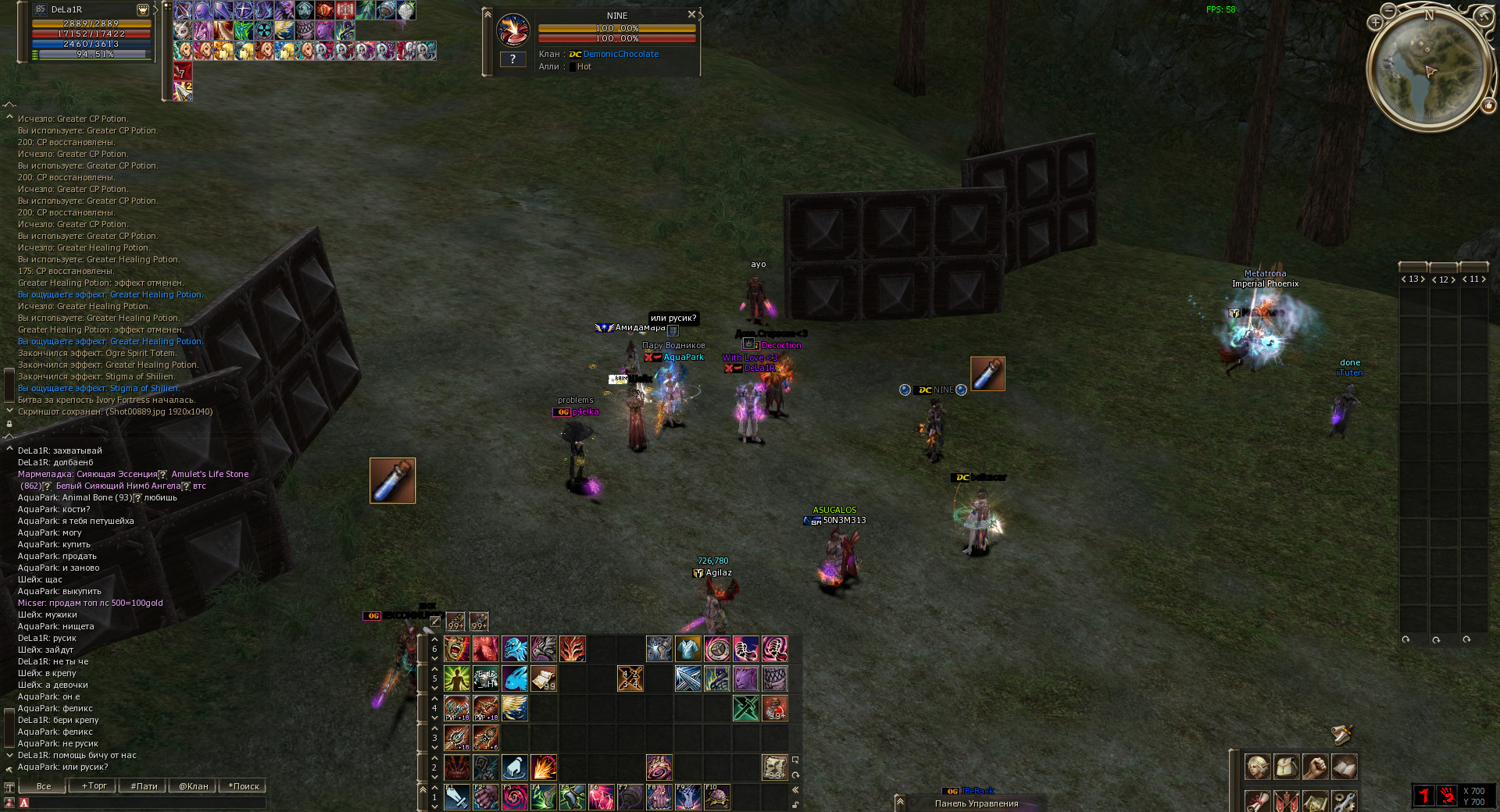Open the inventory bag icon

point(1286,767)
